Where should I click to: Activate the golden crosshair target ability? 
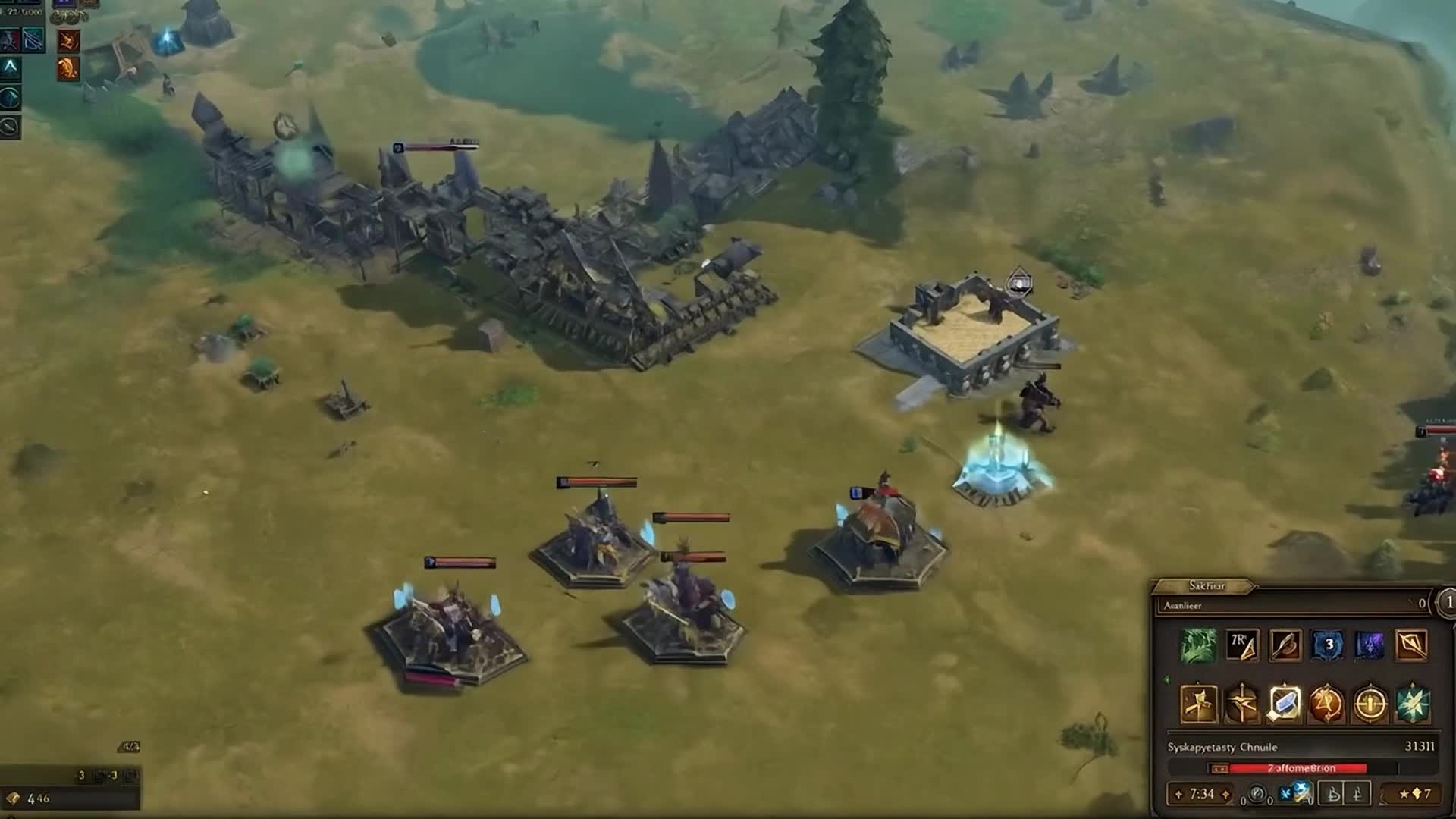pyautogui.click(x=1370, y=704)
